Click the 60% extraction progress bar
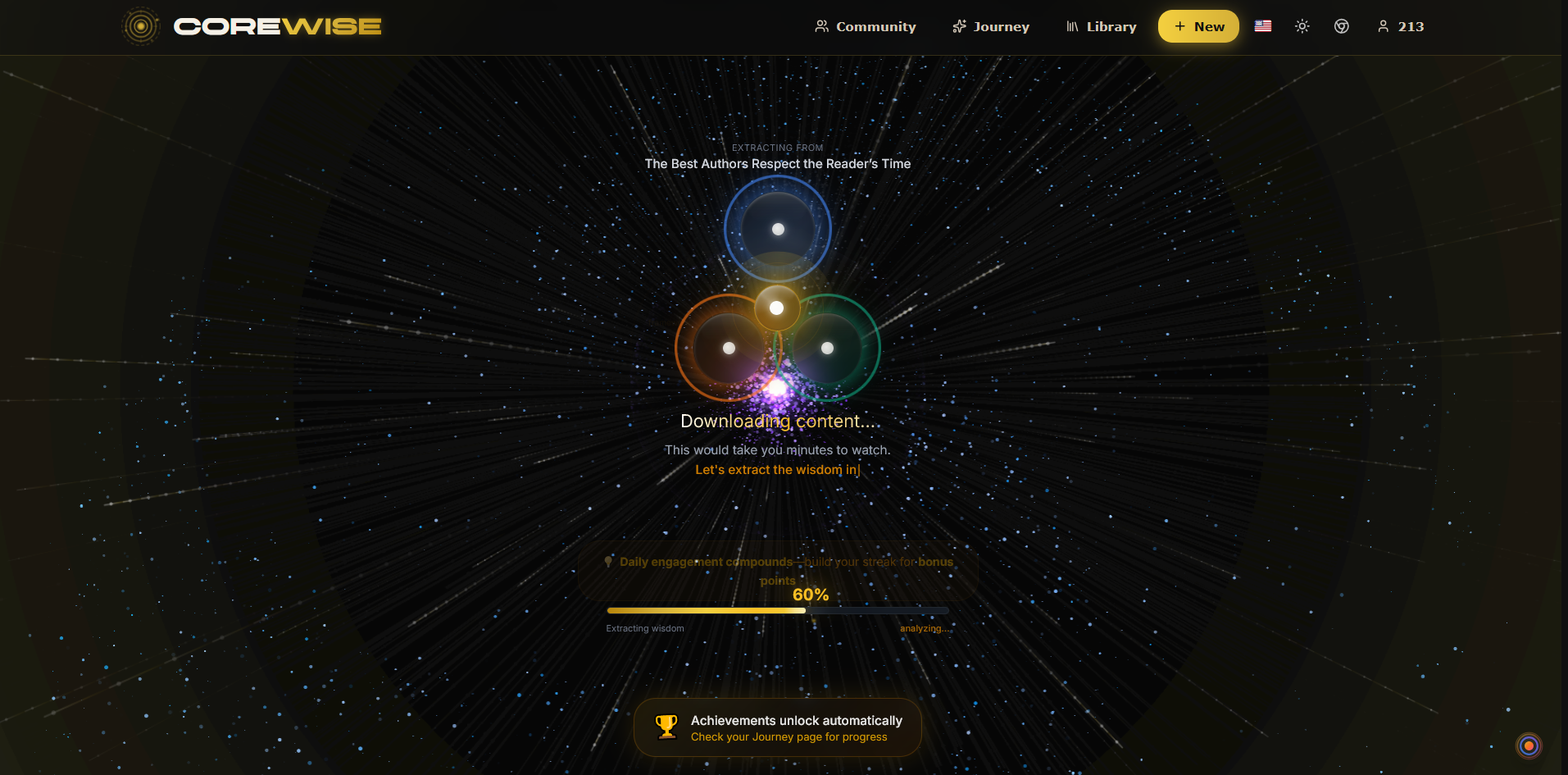 point(777,610)
